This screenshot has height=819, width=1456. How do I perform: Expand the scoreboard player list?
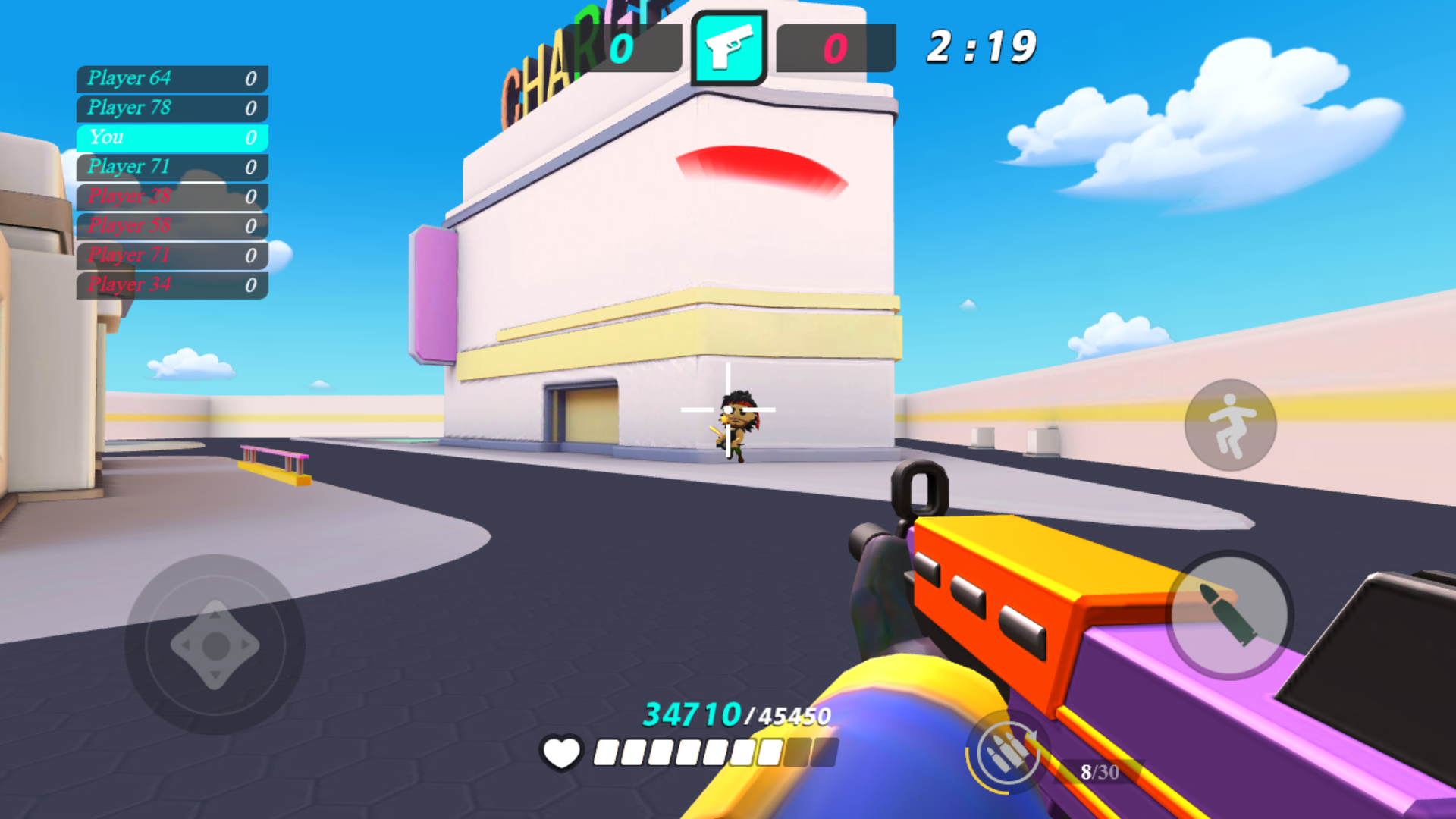(x=171, y=182)
